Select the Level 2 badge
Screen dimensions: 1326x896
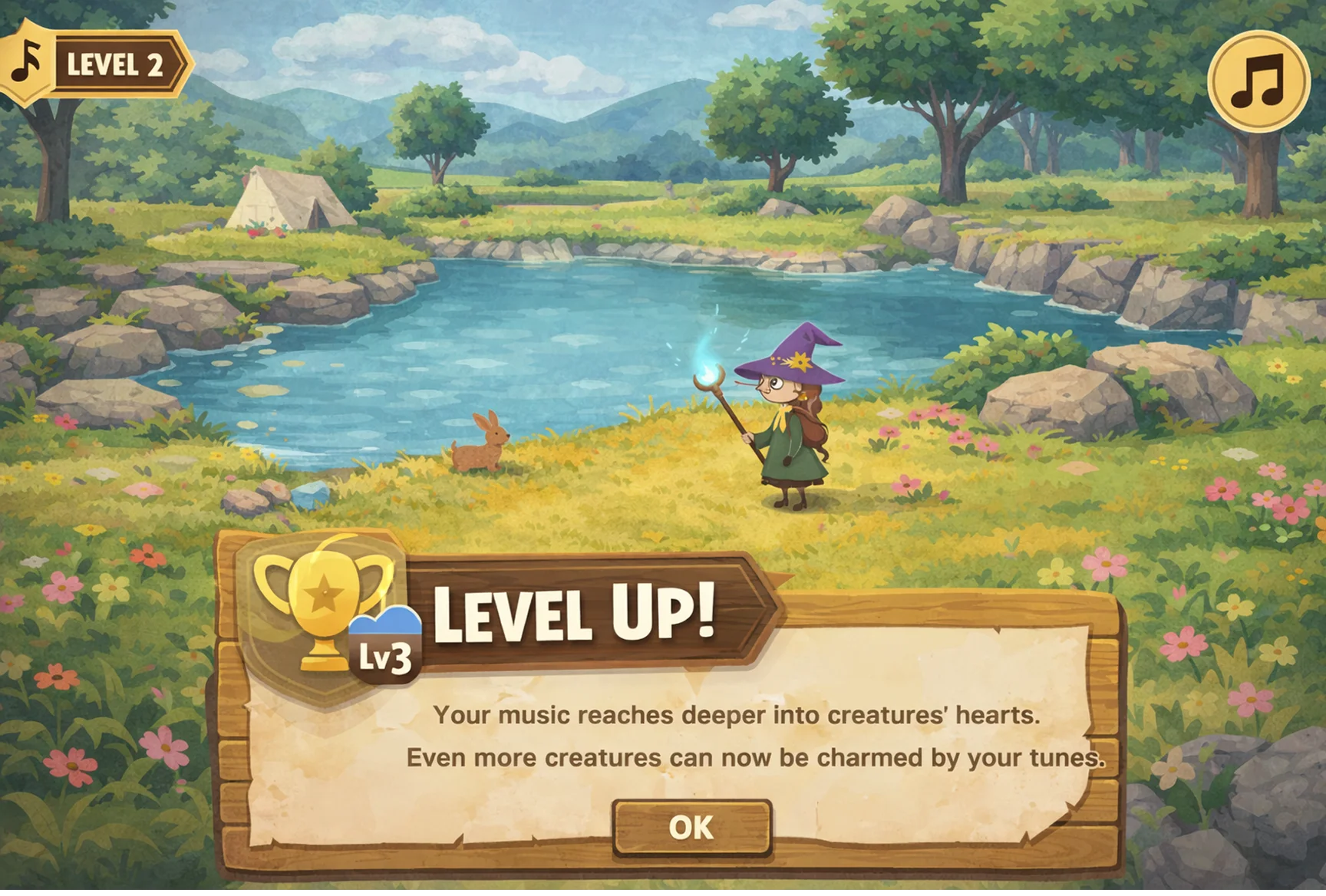[115, 65]
